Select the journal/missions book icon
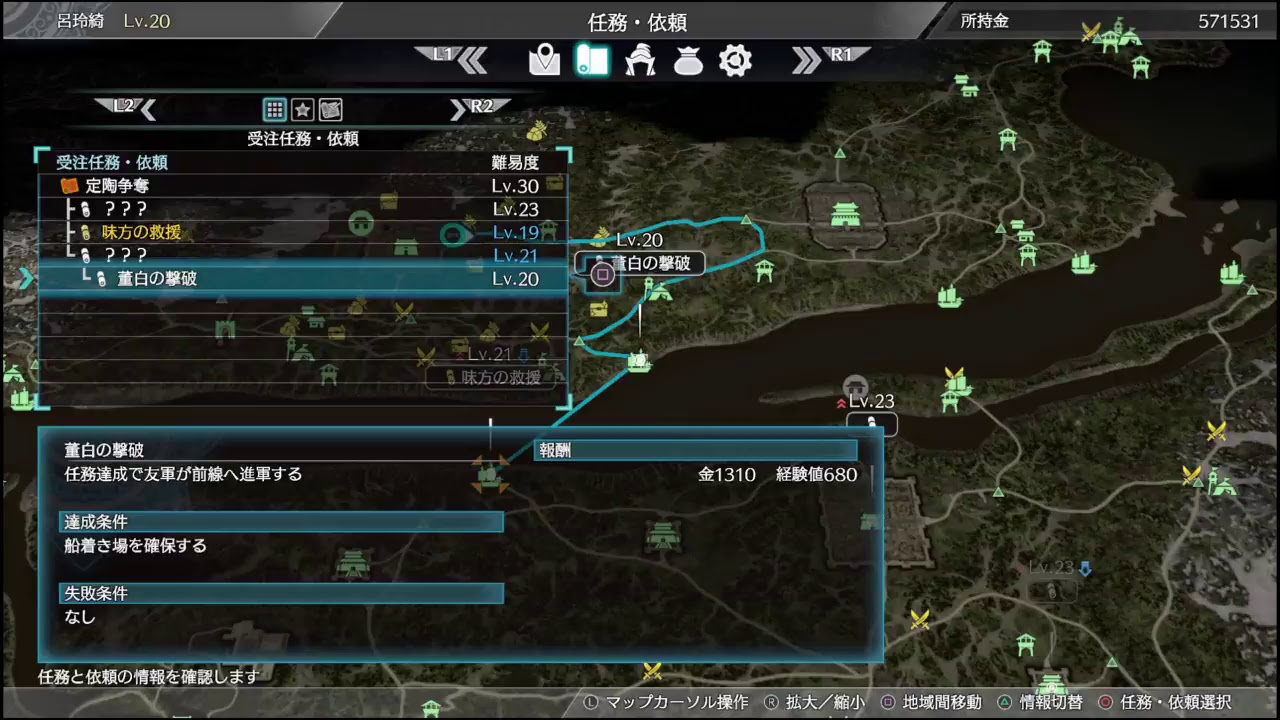1280x720 pixels. (x=592, y=61)
